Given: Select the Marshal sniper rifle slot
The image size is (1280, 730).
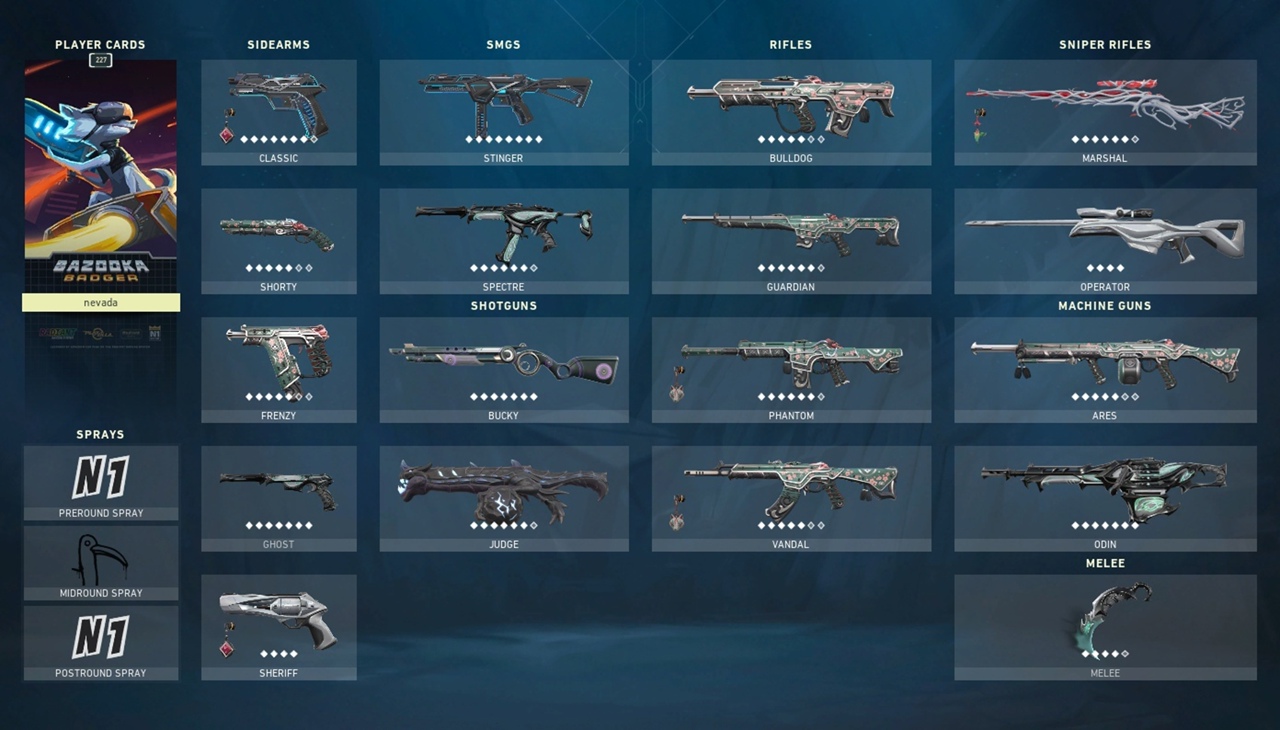Looking at the screenshot, I should pos(1105,111).
